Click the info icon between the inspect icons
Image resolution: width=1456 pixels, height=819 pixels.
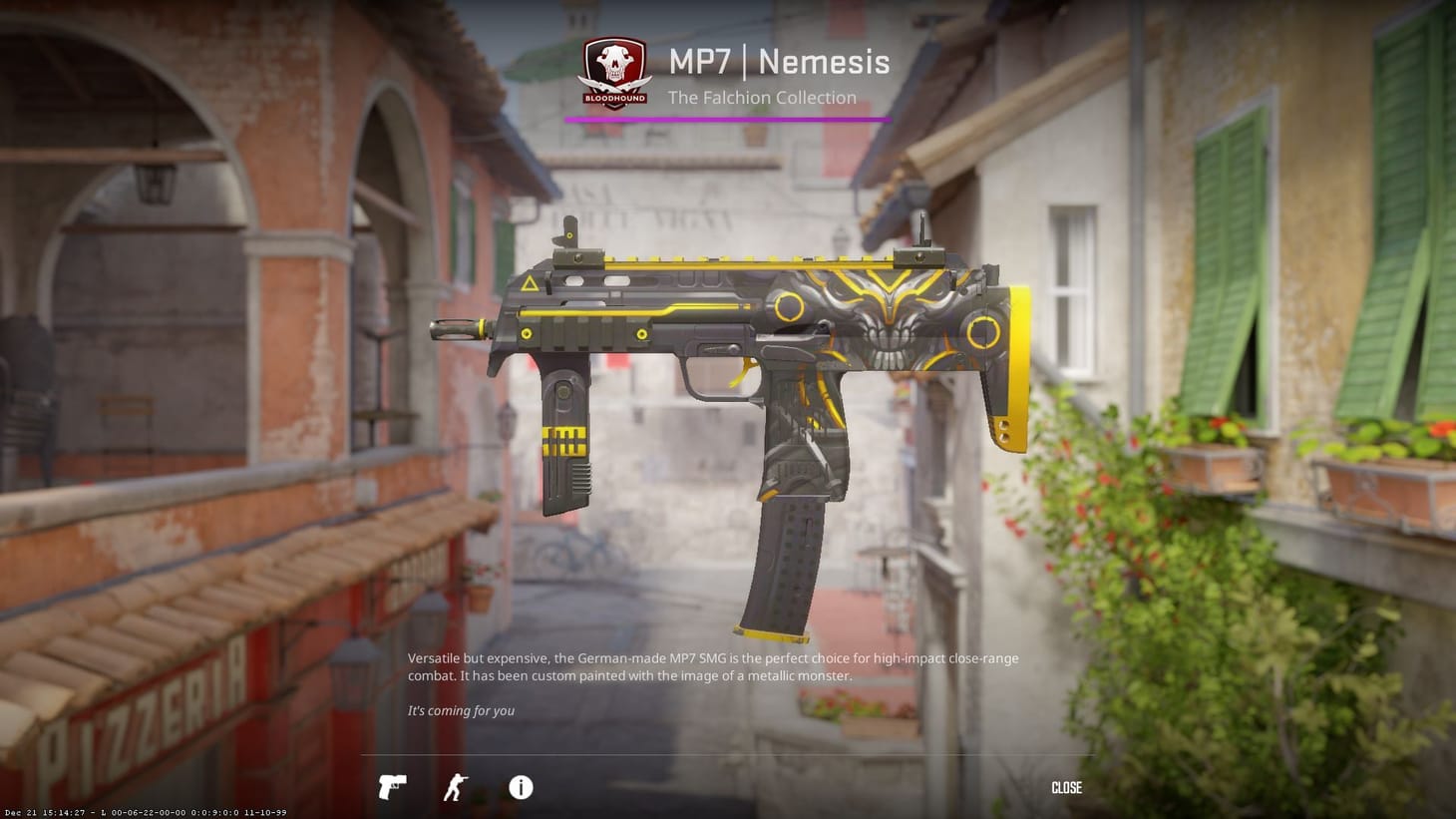[519, 788]
